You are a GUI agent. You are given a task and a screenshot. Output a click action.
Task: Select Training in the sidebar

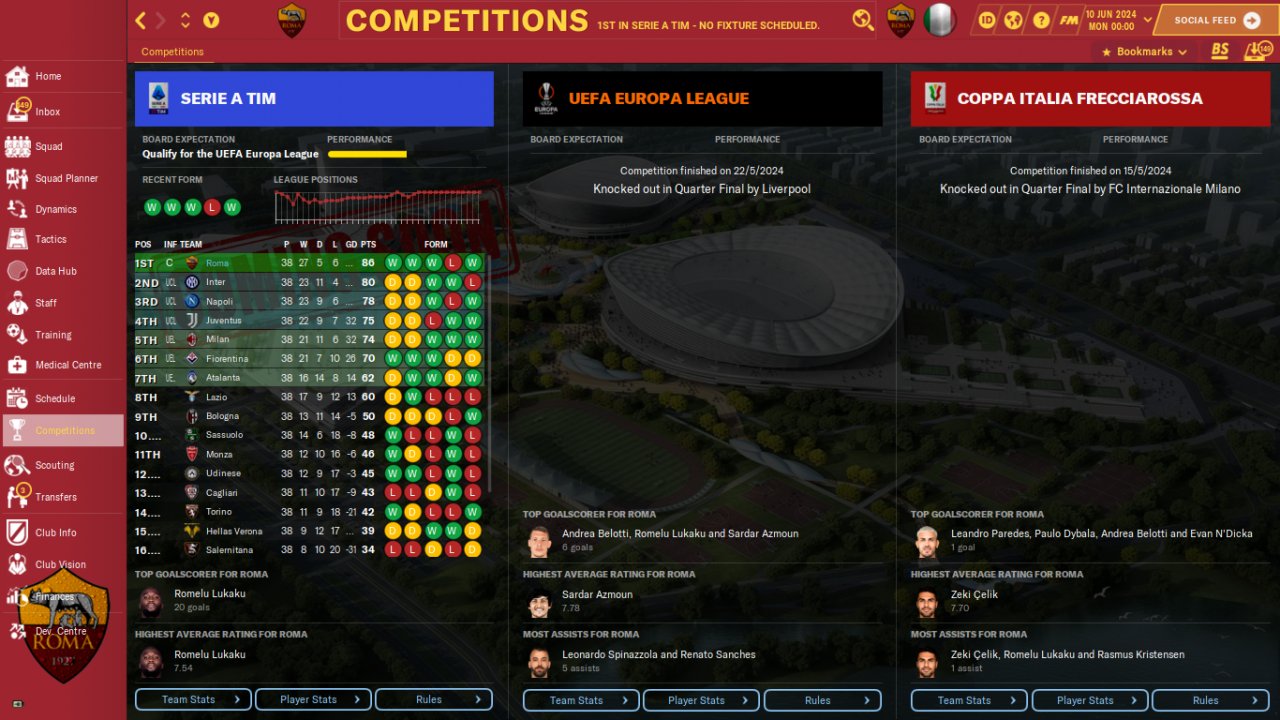tap(52, 335)
